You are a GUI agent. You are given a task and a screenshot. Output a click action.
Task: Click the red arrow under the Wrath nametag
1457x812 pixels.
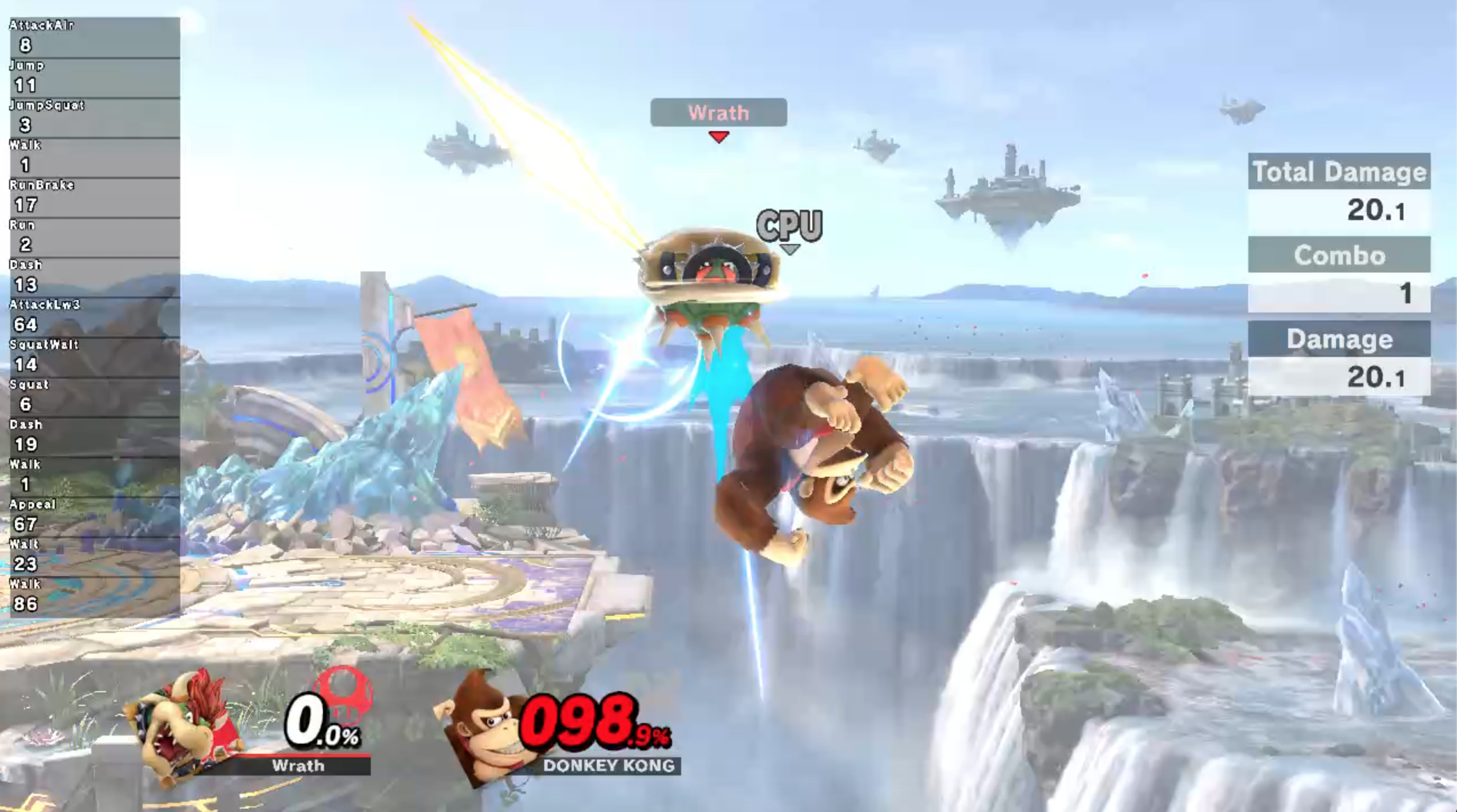pos(718,137)
